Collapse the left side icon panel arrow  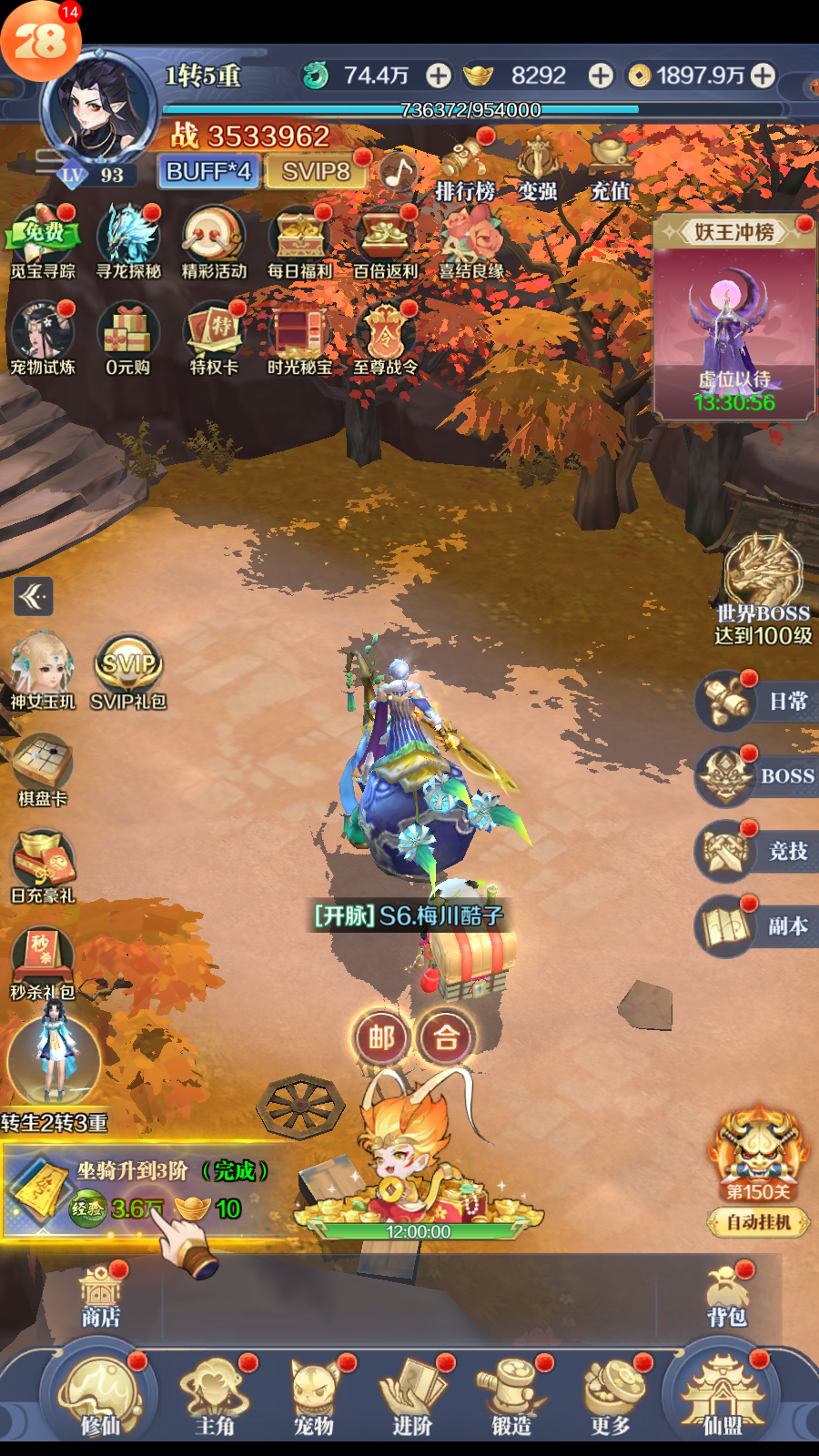tap(34, 597)
